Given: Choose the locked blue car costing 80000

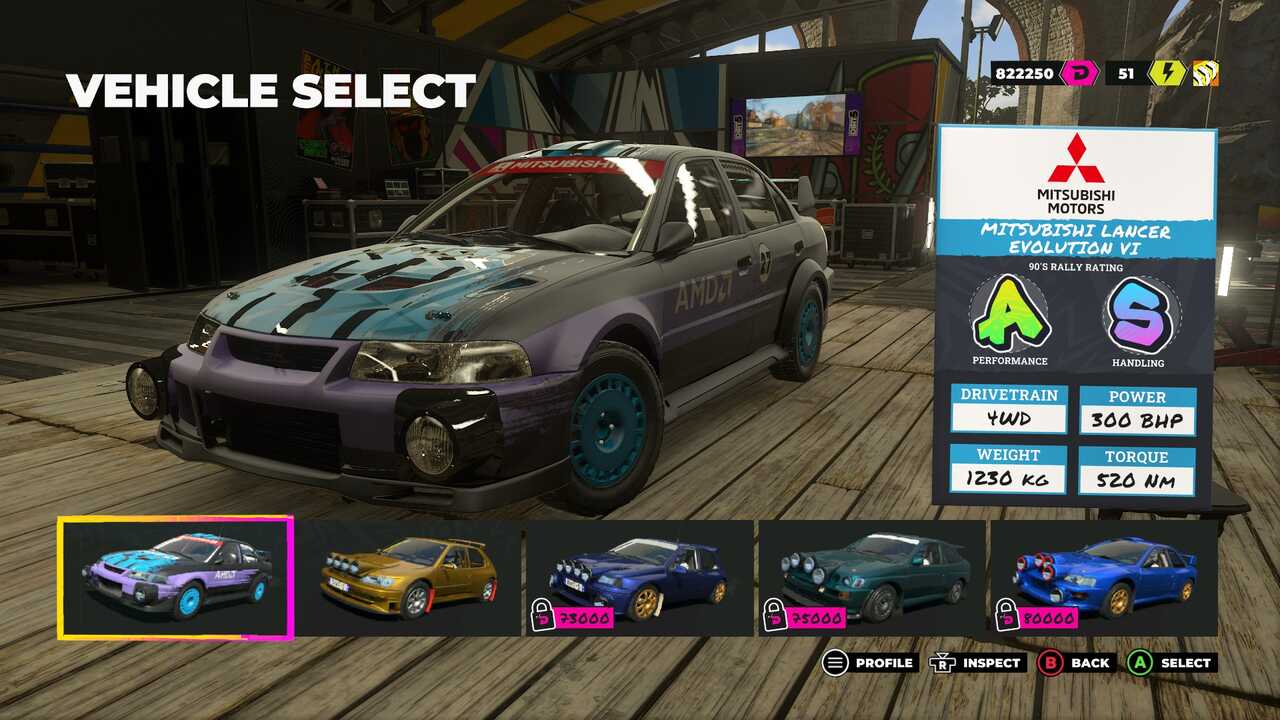Looking at the screenshot, I should pos(1104,578).
